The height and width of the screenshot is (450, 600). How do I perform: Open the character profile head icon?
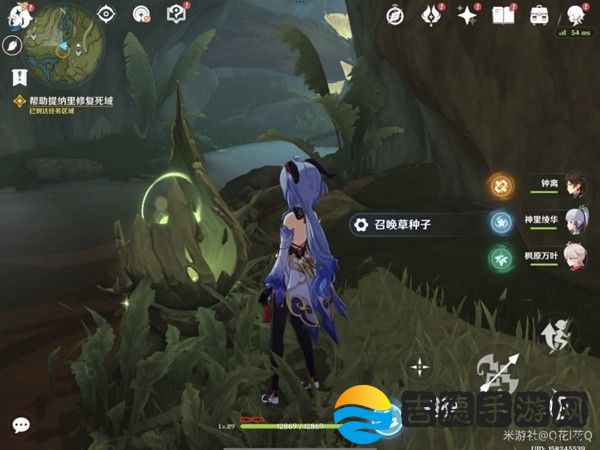pyautogui.click(x=575, y=15)
